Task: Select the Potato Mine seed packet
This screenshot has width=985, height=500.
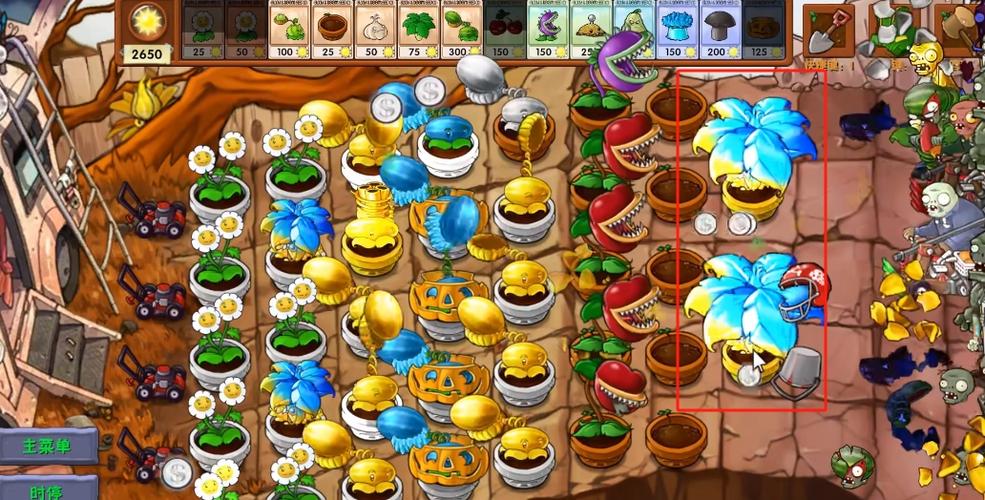Action: coord(590,30)
